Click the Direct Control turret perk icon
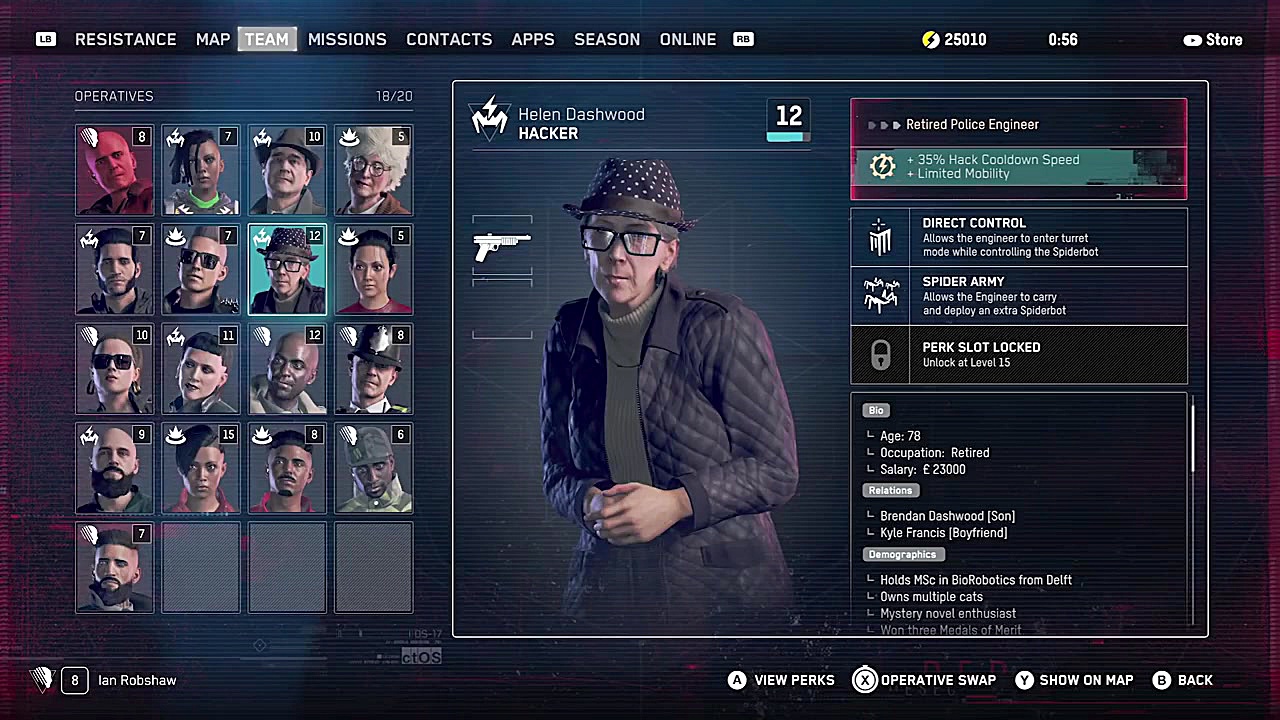This screenshot has width=1280, height=720. point(880,237)
